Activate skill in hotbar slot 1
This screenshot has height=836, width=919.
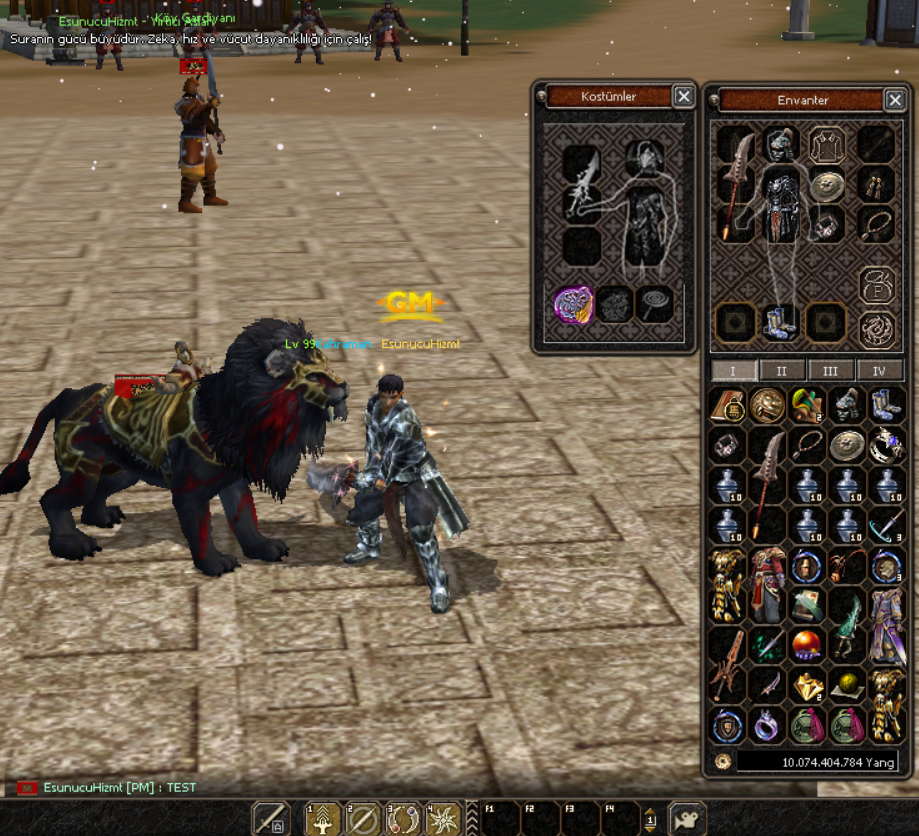323,819
